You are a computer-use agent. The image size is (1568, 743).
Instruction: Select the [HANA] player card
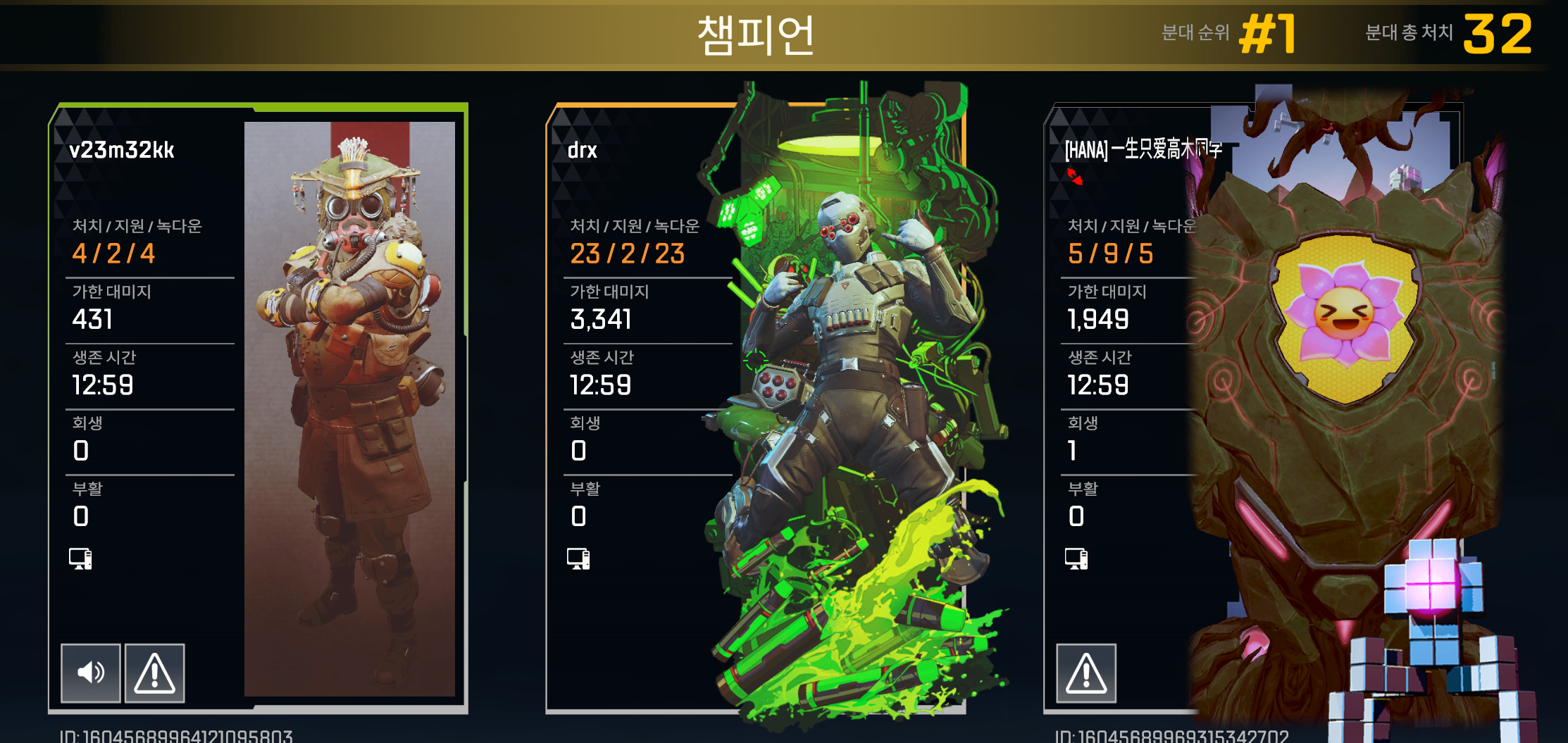click(1254, 408)
